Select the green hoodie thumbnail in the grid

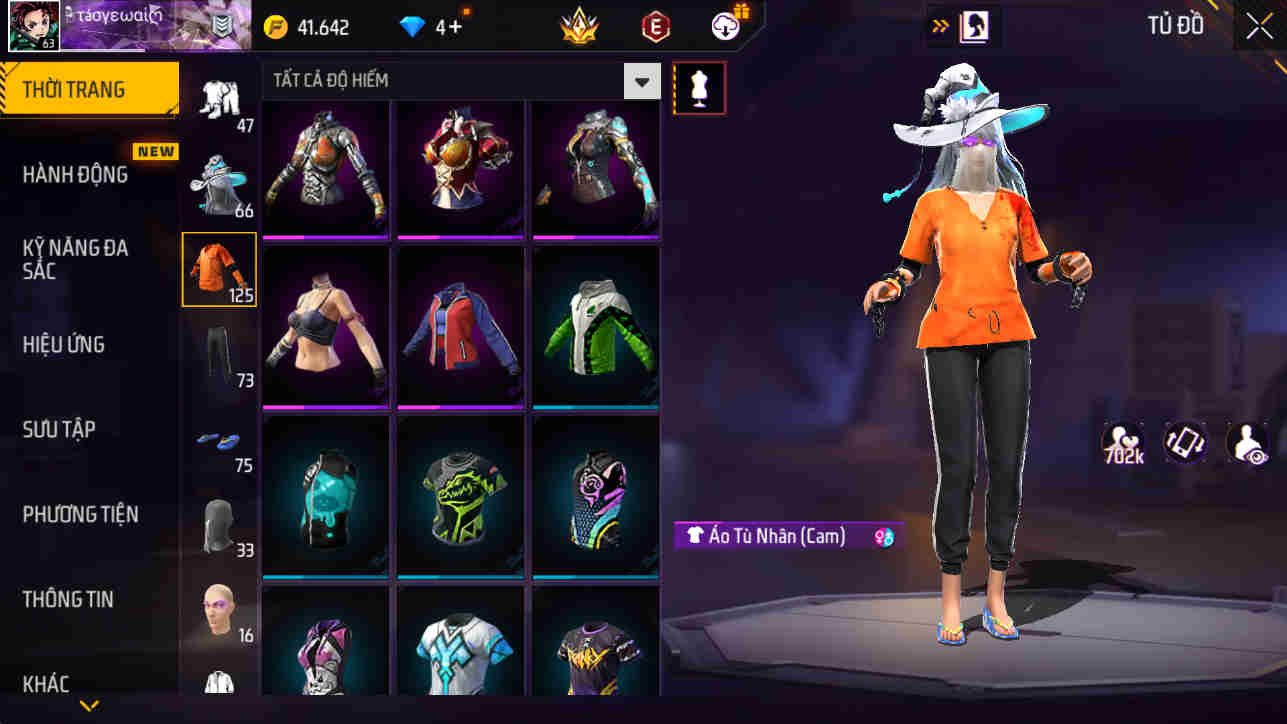(595, 326)
